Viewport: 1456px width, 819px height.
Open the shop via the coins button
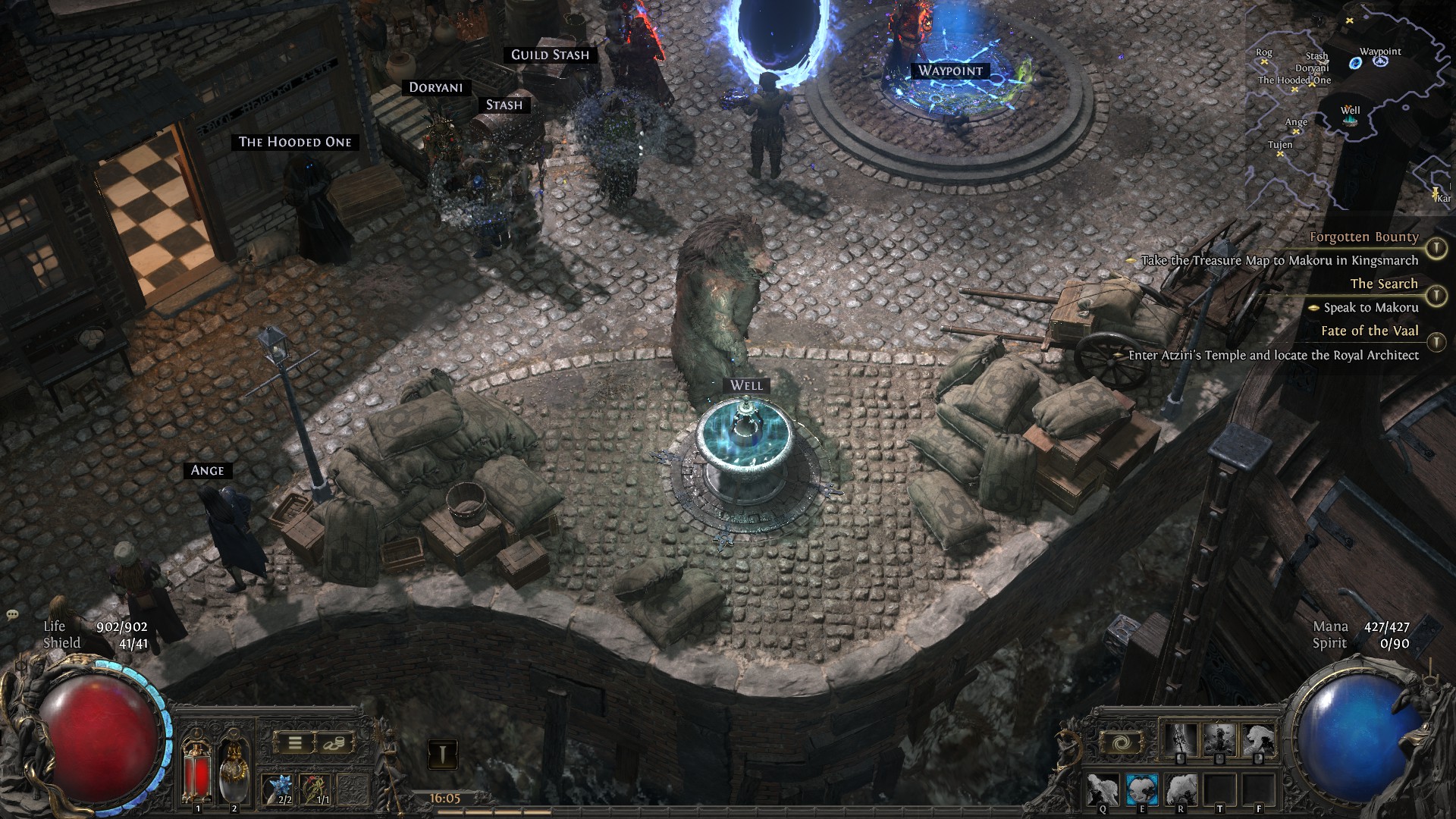pos(333,743)
